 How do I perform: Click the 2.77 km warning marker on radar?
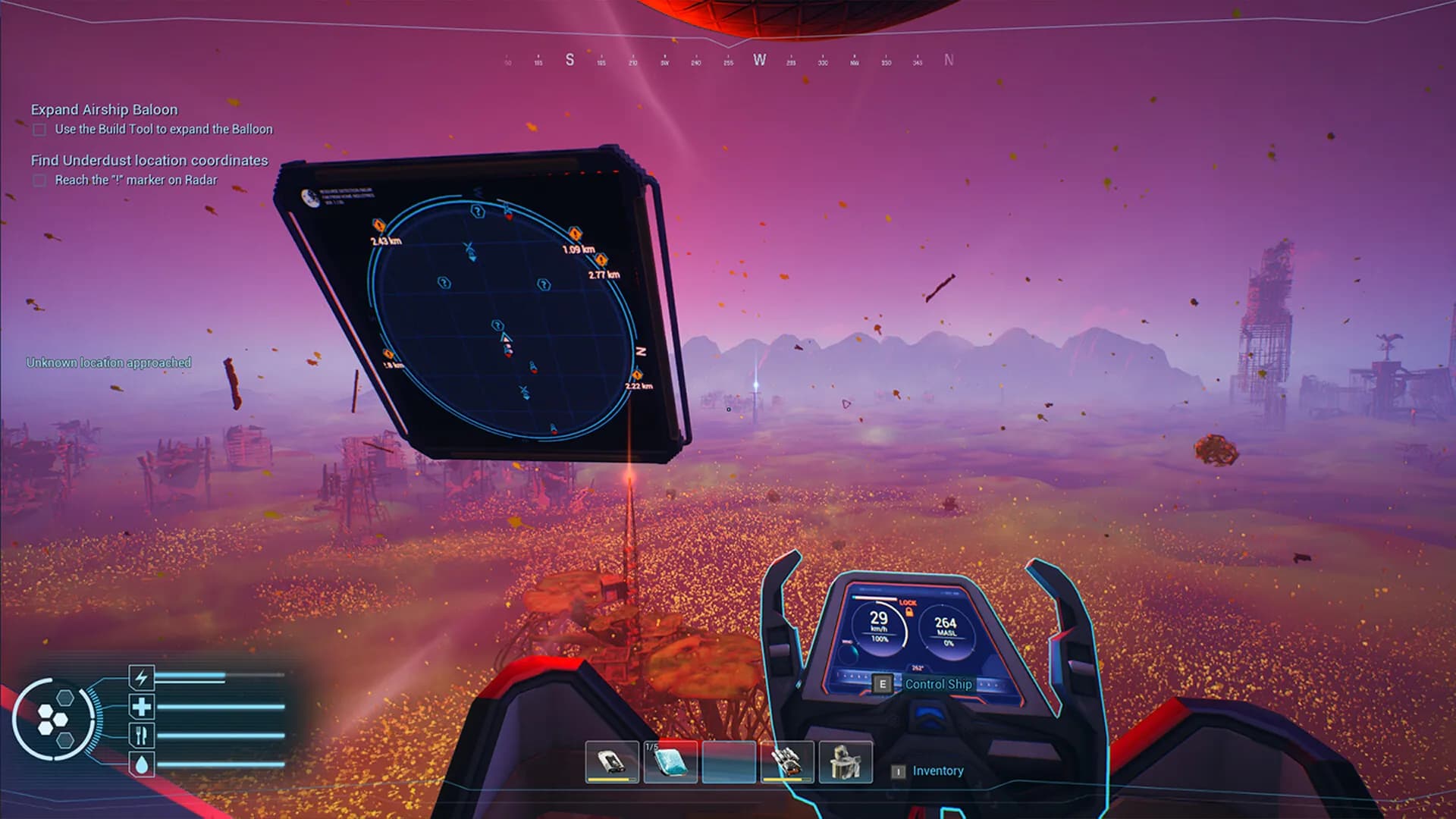pos(601,260)
